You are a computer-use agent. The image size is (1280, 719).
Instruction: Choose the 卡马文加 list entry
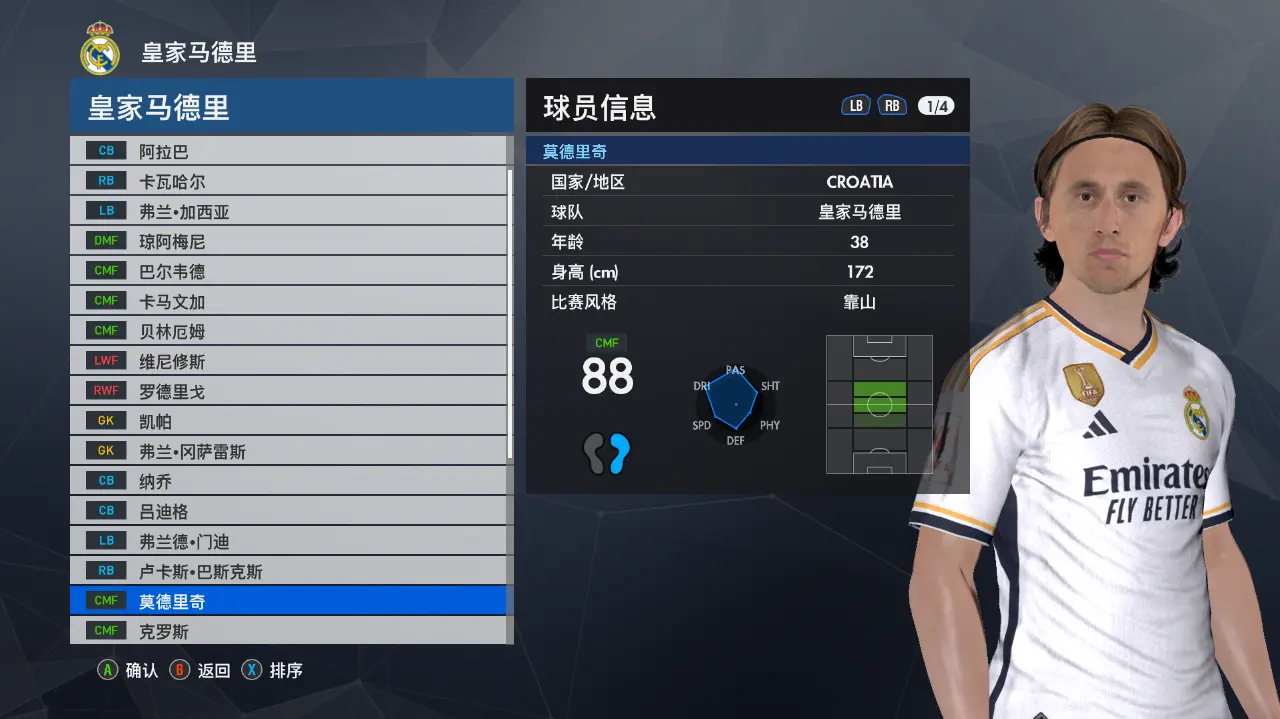288,301
